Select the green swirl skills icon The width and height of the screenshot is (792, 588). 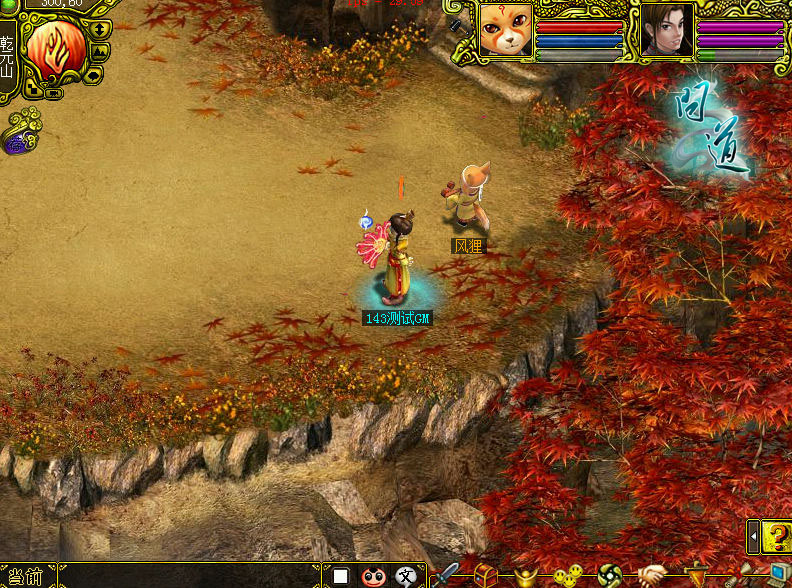[x=609, y=576]
